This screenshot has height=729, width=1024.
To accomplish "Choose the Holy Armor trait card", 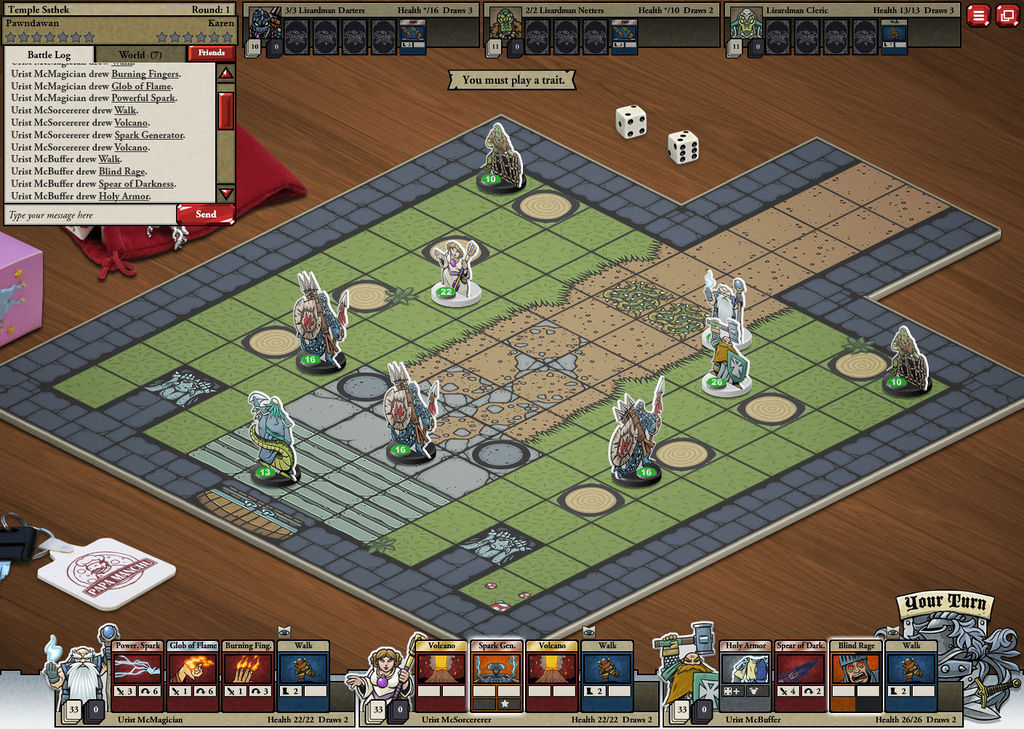I will pos(746,675).
